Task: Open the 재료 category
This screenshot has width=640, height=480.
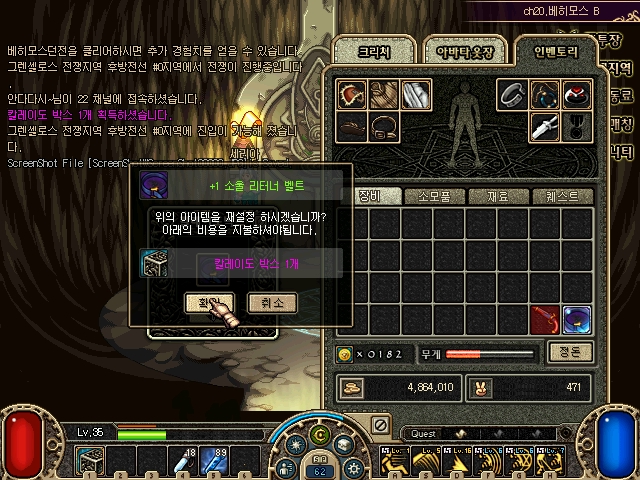Action: pyautogui.click(x=501, y=196)
